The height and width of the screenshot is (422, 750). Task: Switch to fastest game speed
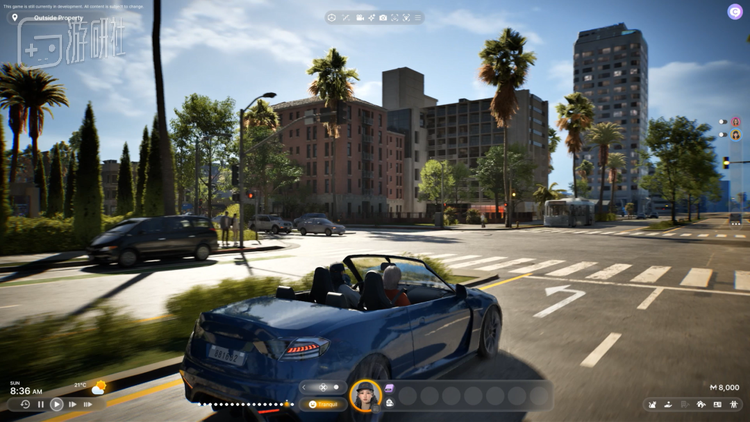pyautogui.click(x=89, y=404)
